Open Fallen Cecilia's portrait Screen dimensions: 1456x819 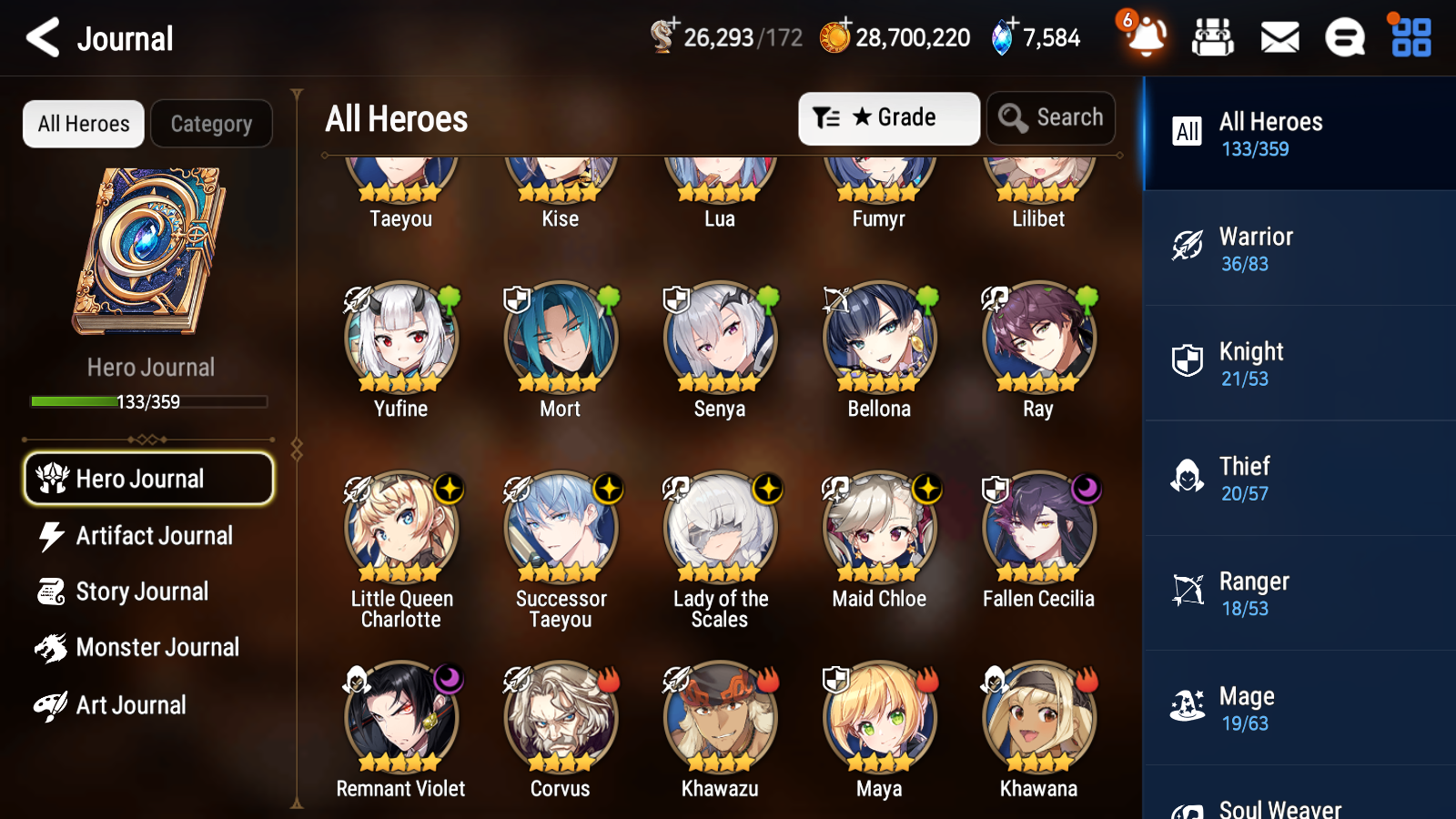click(x=1038, y=529)
